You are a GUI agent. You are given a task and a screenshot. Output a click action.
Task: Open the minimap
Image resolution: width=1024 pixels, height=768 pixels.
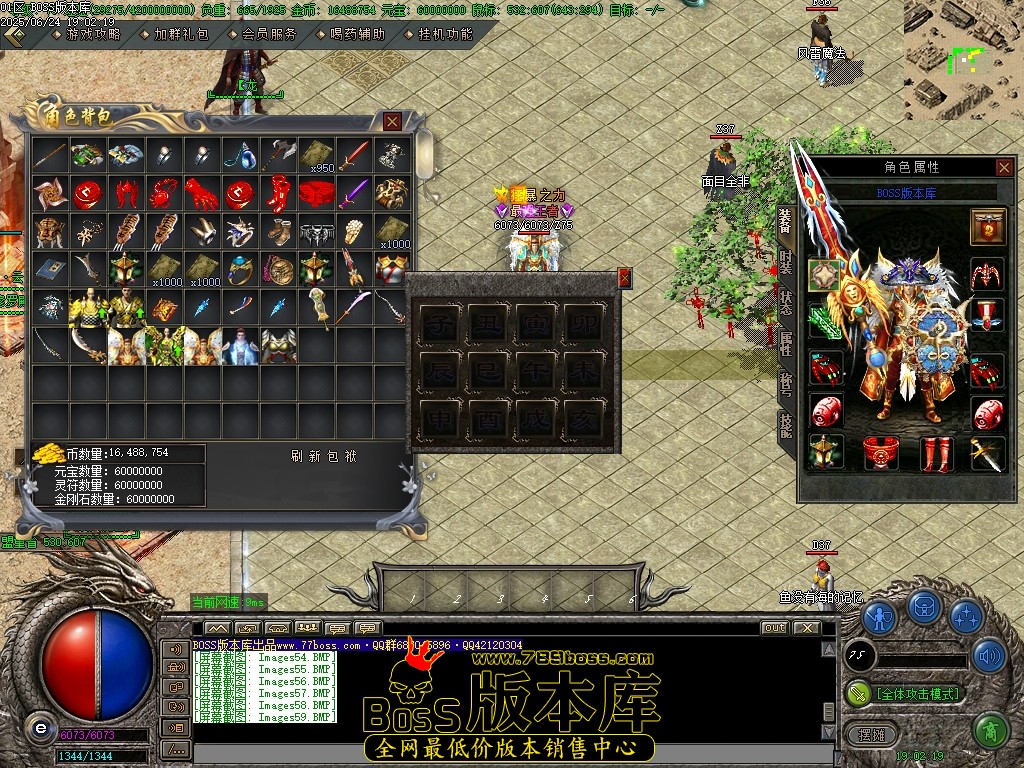click(x=963, y=60)
